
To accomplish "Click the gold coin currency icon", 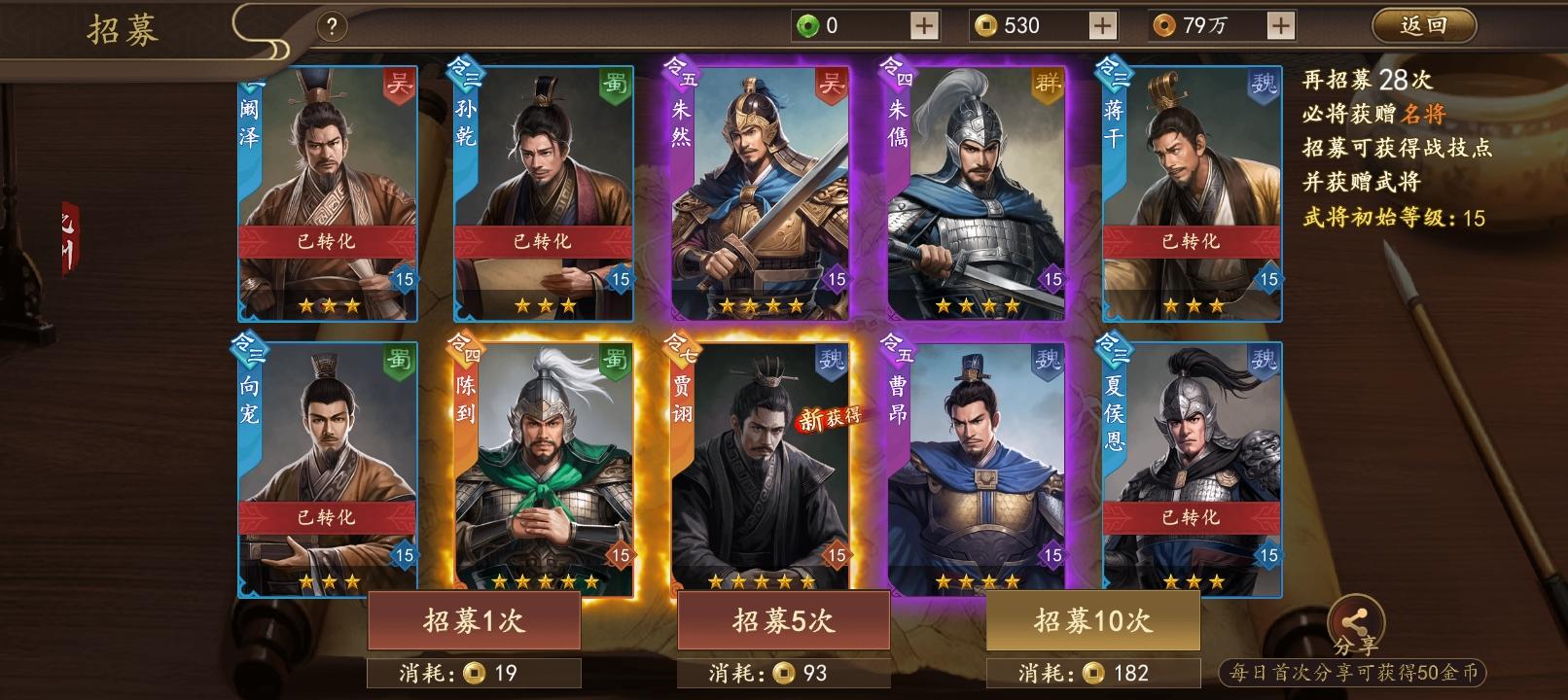I will [986, 25].
